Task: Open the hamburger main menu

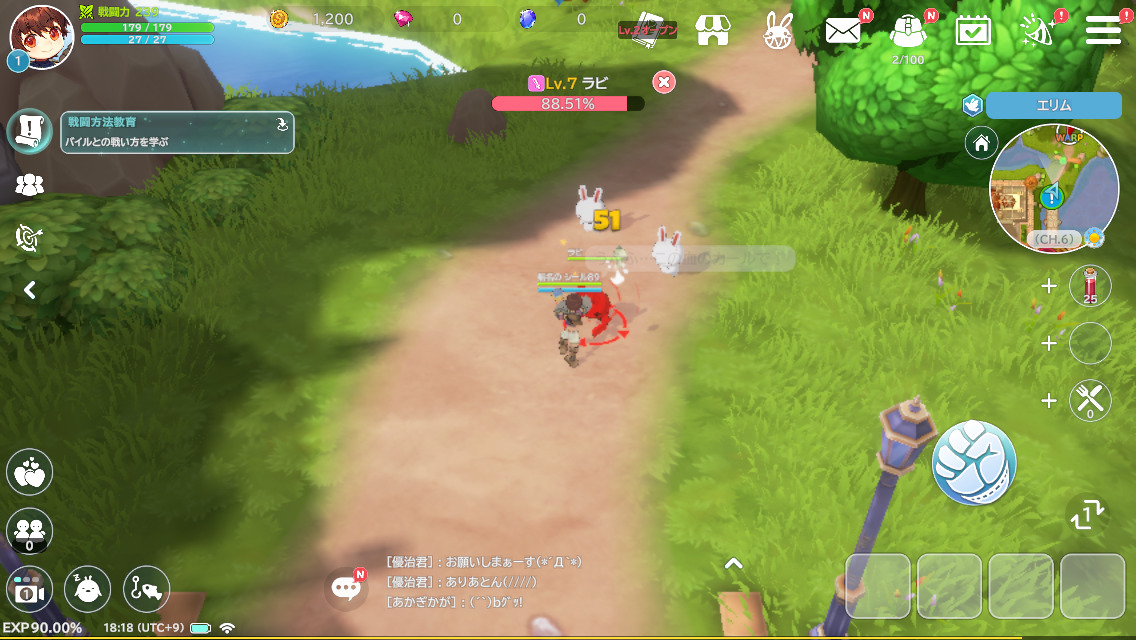Action: click(1102, 29)
